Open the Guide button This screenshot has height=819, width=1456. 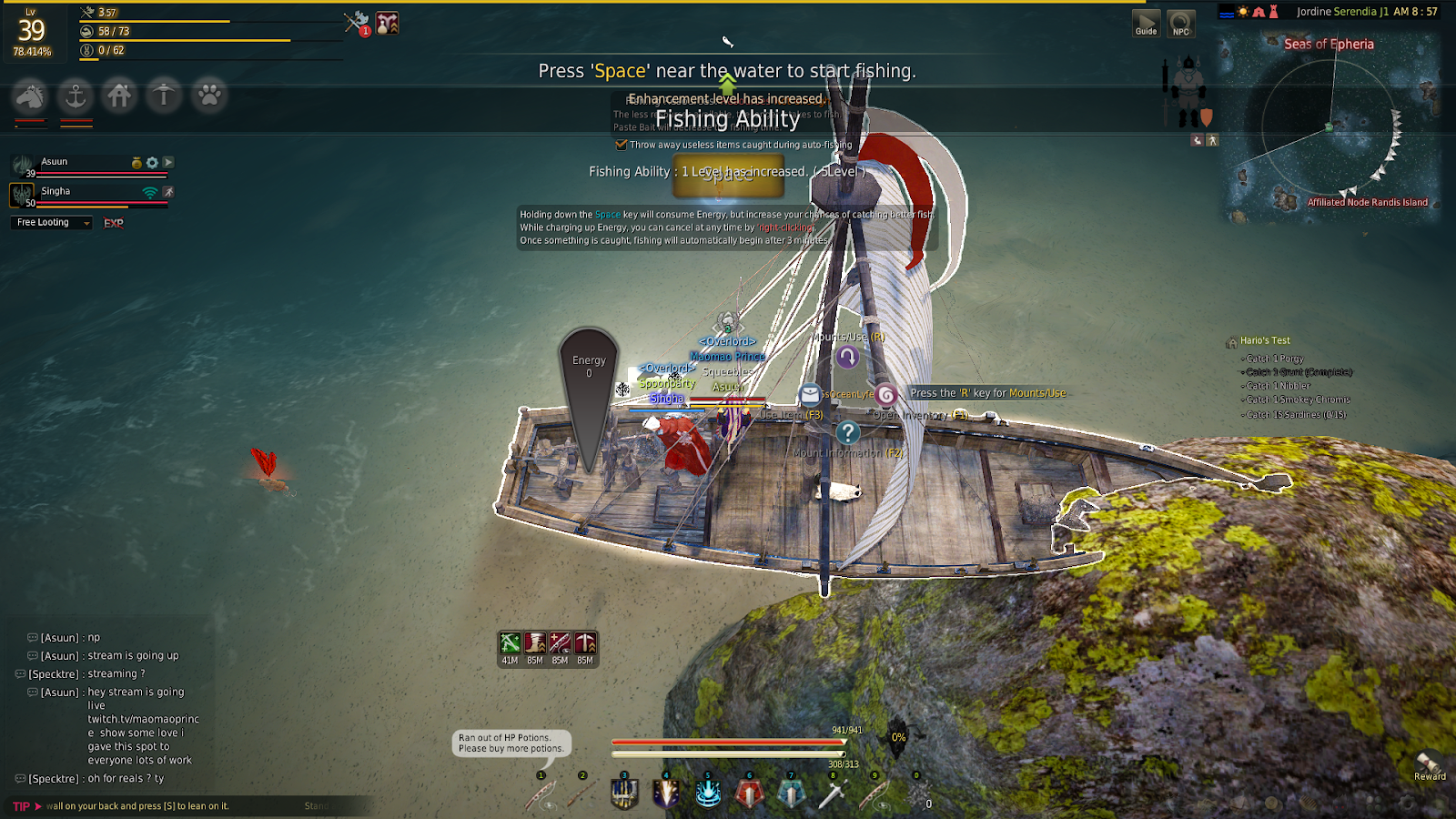(1146, 24)
